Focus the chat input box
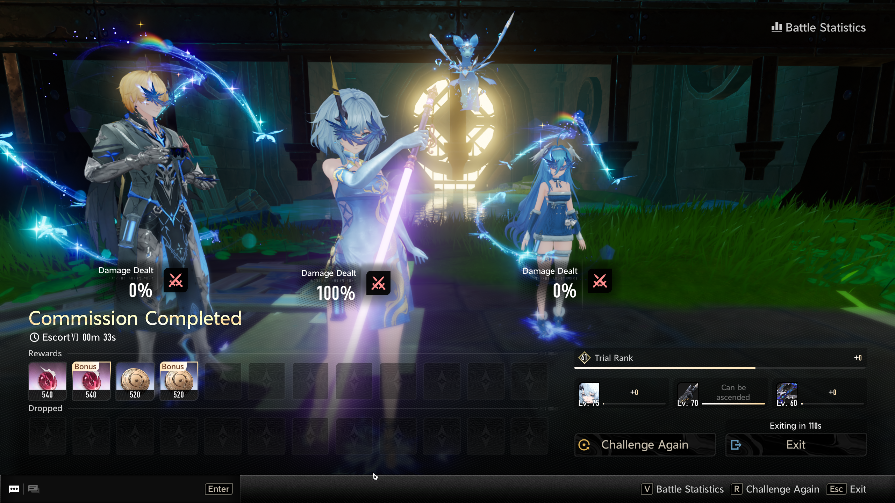The width and height of the screenshot is (895, 503). coord(120,489)
